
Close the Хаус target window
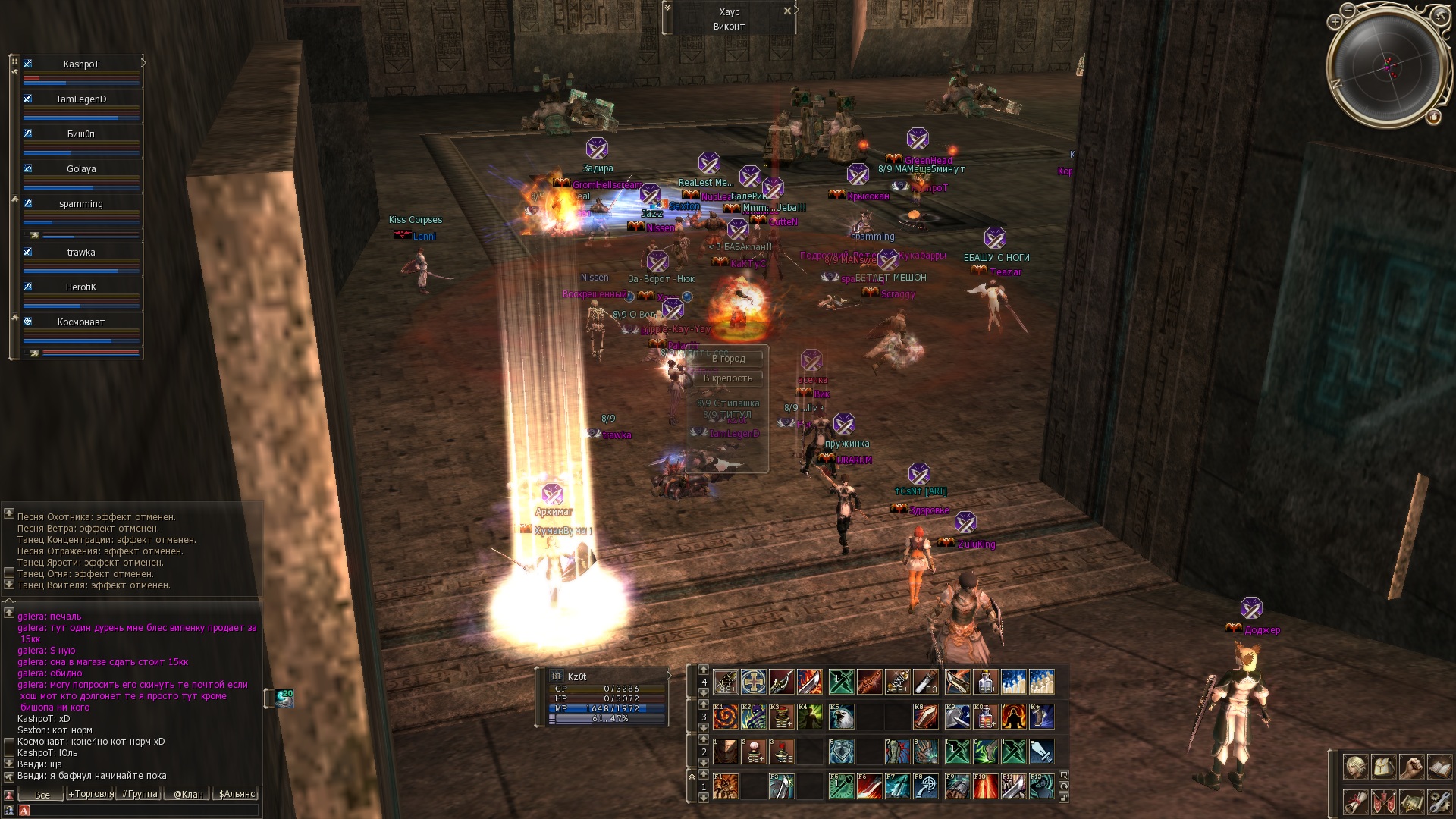[787, 11]
